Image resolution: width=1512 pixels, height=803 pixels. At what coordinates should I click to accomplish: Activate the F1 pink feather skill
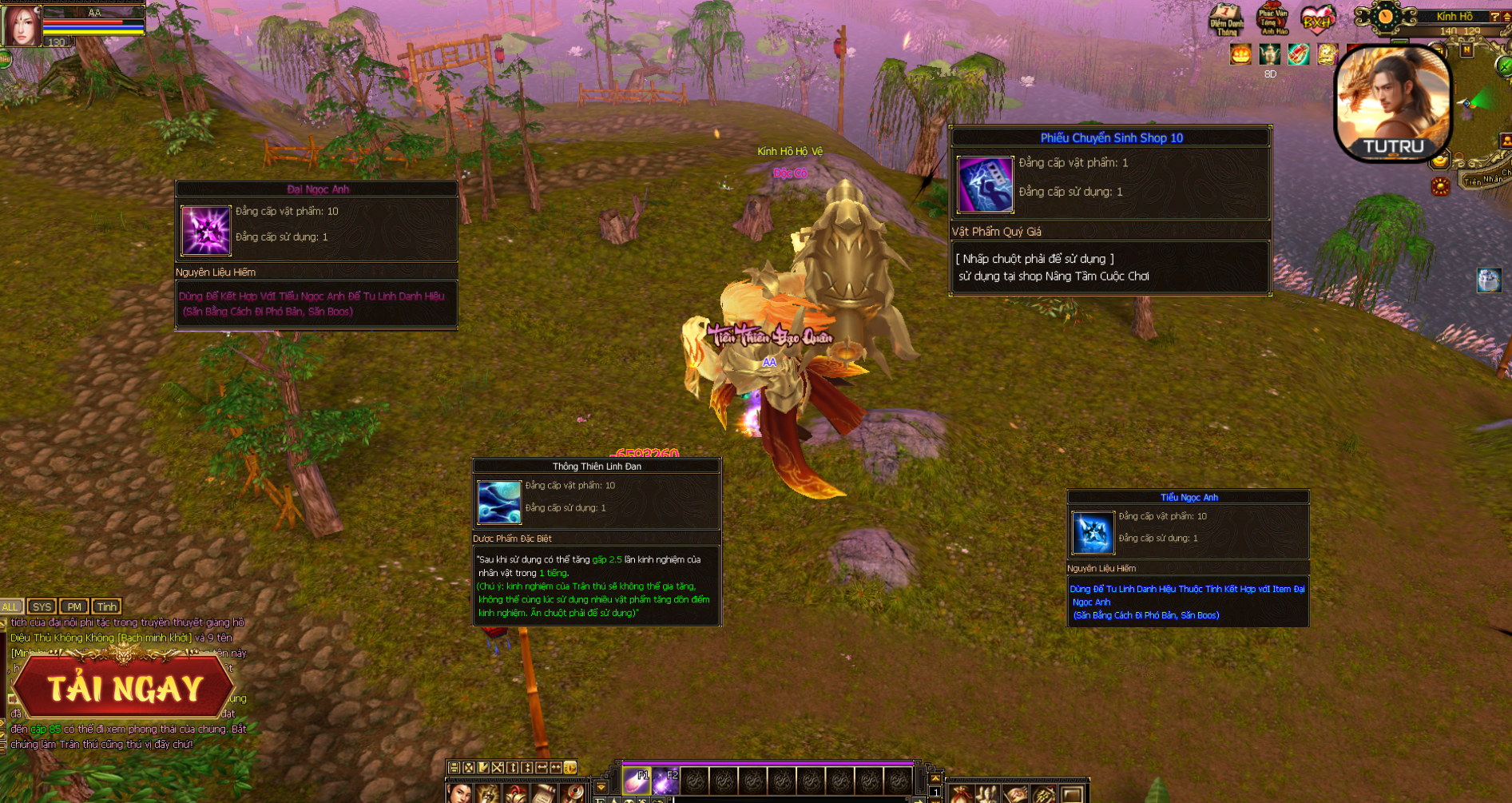point(636,780)
